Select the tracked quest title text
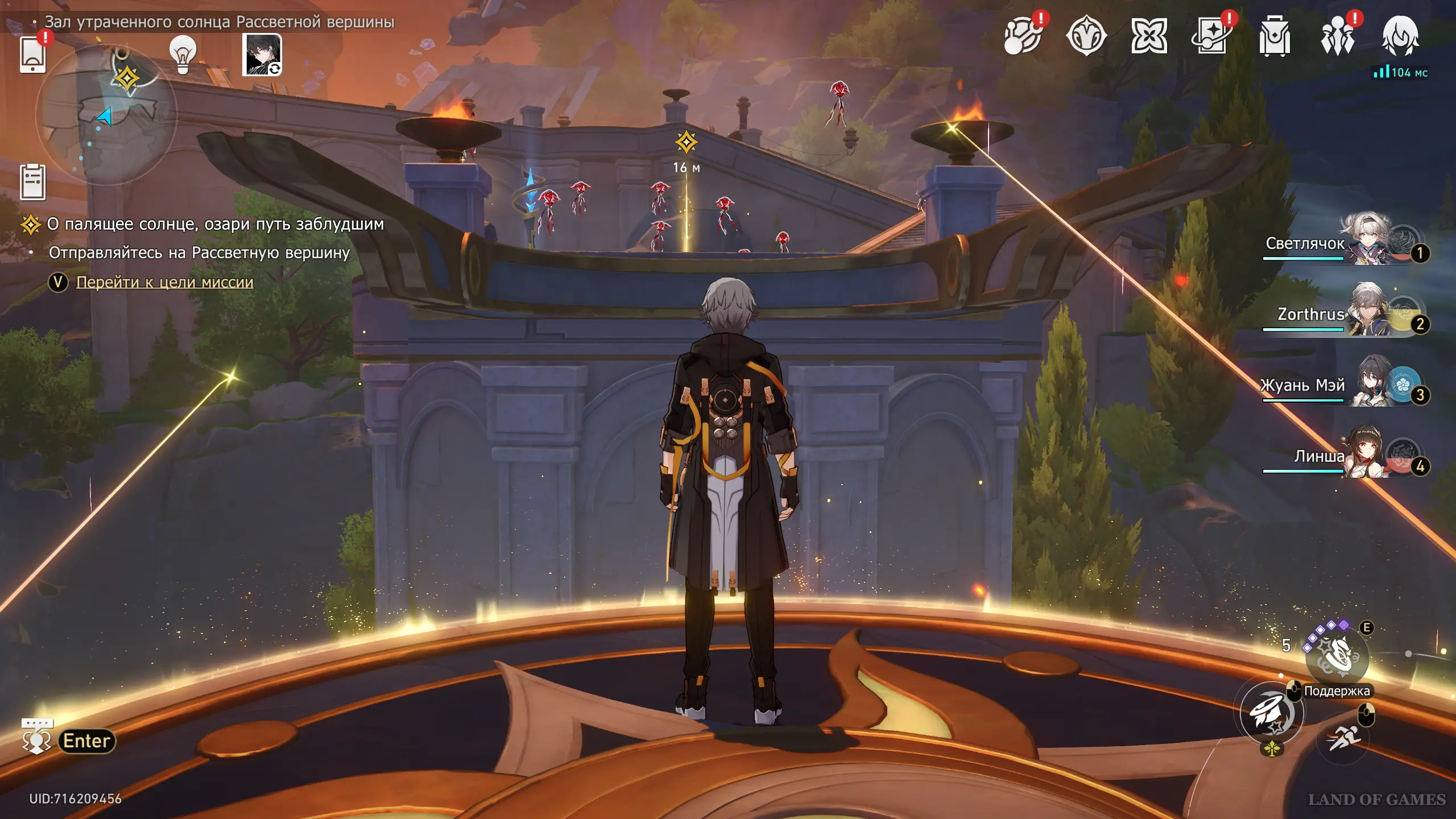Screen dimensions: 1456x819 215,224
